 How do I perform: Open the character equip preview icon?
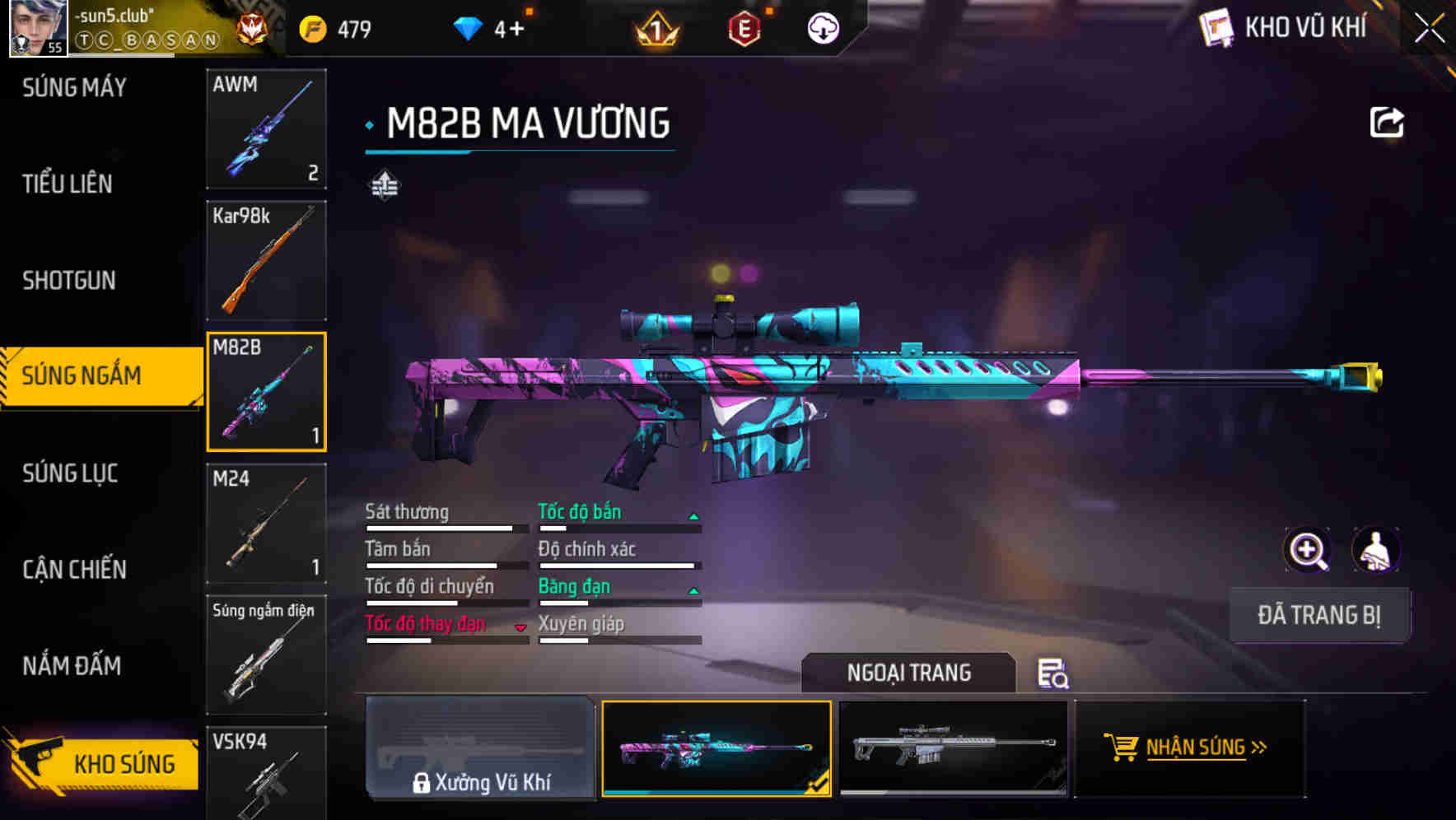point(1374,550)
